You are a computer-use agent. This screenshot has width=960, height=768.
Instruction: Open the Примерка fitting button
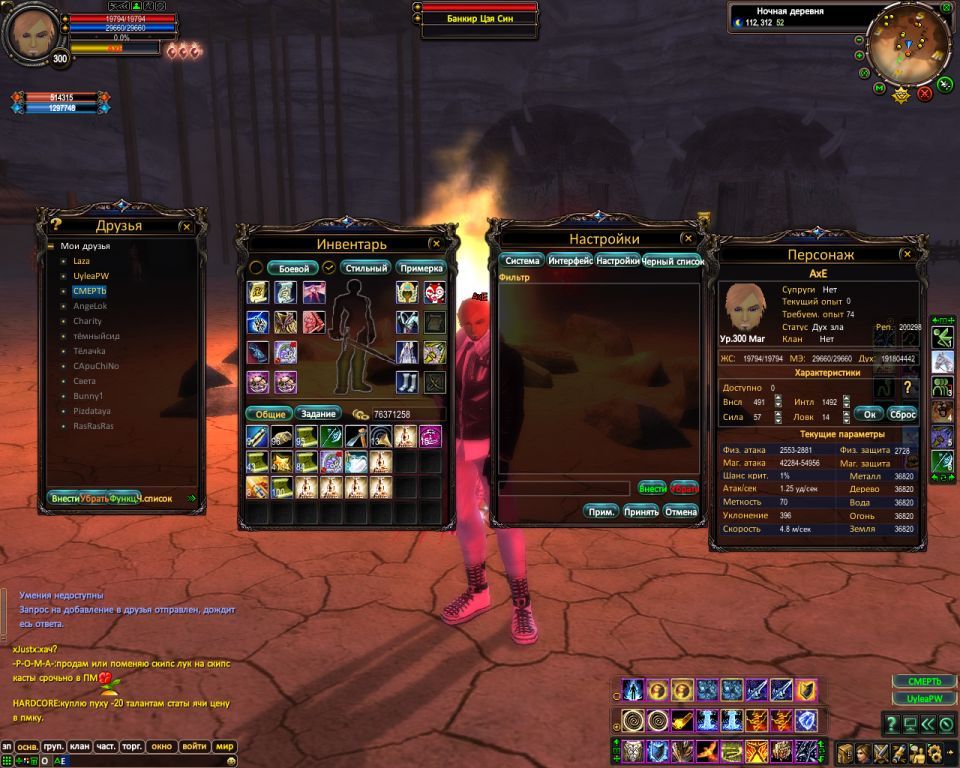[x=420, y=268]
